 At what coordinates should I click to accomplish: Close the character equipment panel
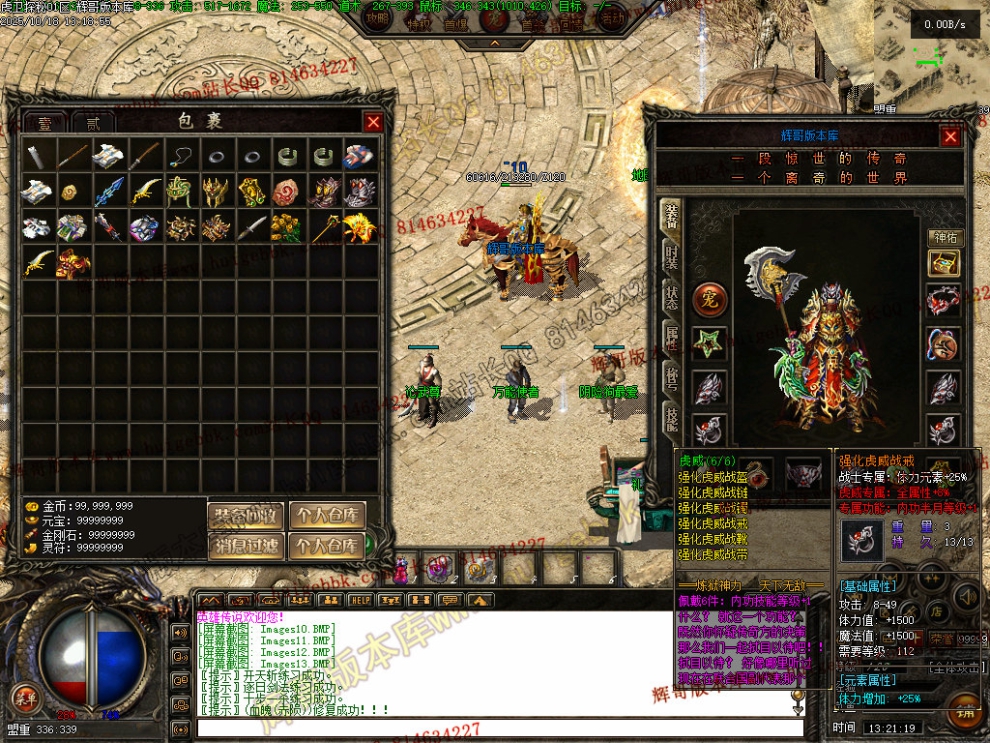click(950, 137)
